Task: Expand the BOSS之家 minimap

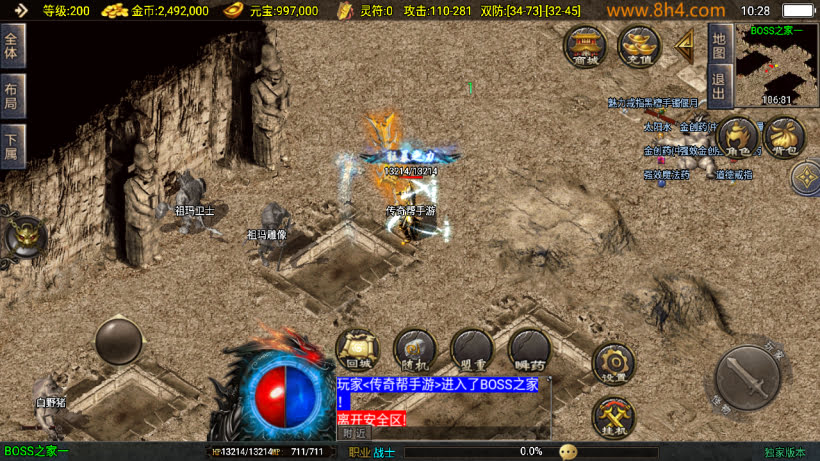Action: coord(777,64)
